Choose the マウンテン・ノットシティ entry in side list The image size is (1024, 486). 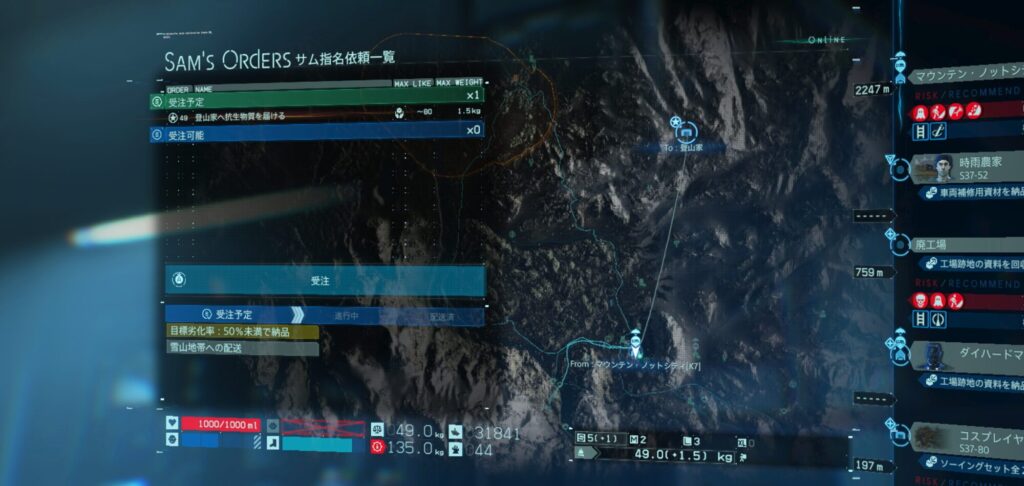(x=968, y=75)
